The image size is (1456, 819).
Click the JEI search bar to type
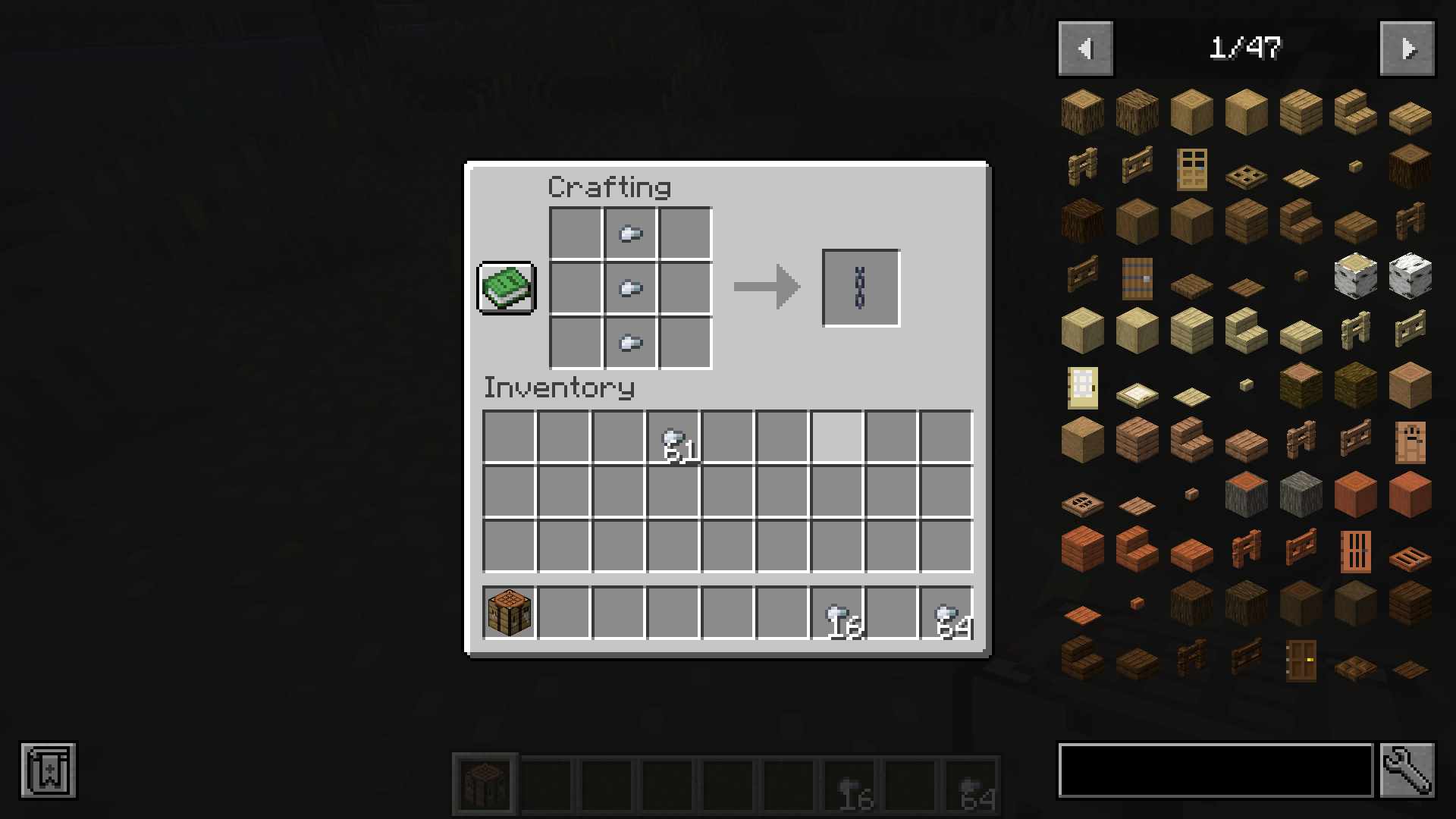[1213, 769]
